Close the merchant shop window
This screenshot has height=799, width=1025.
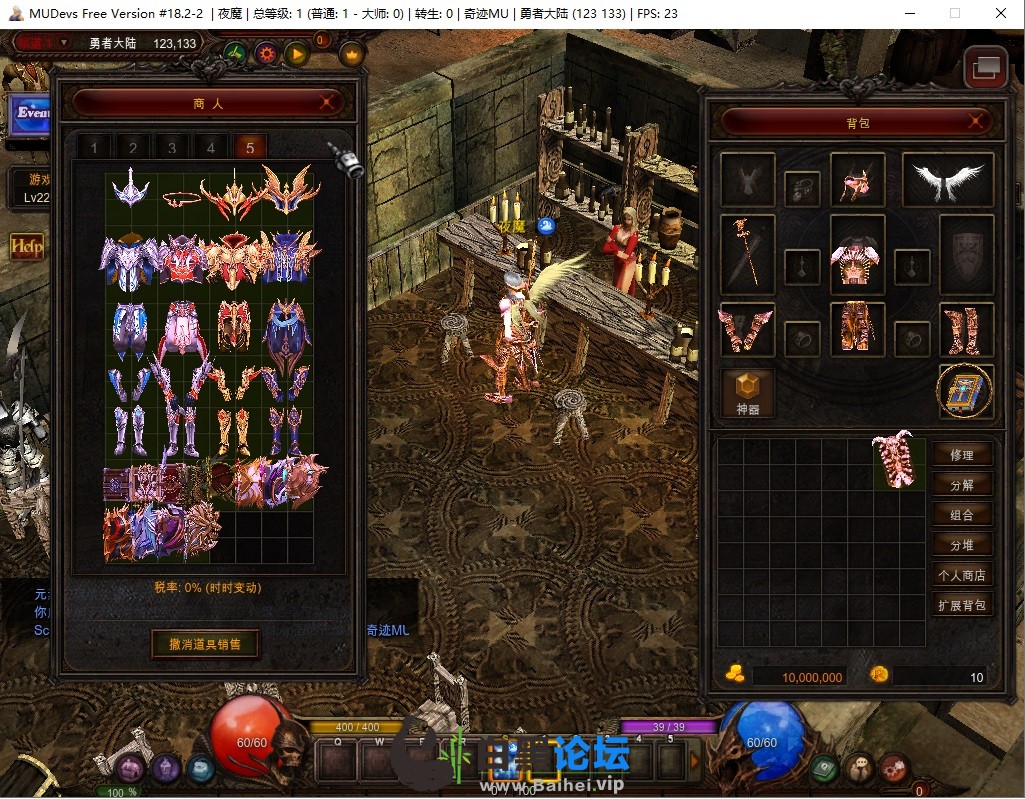[x=327, y=102]
